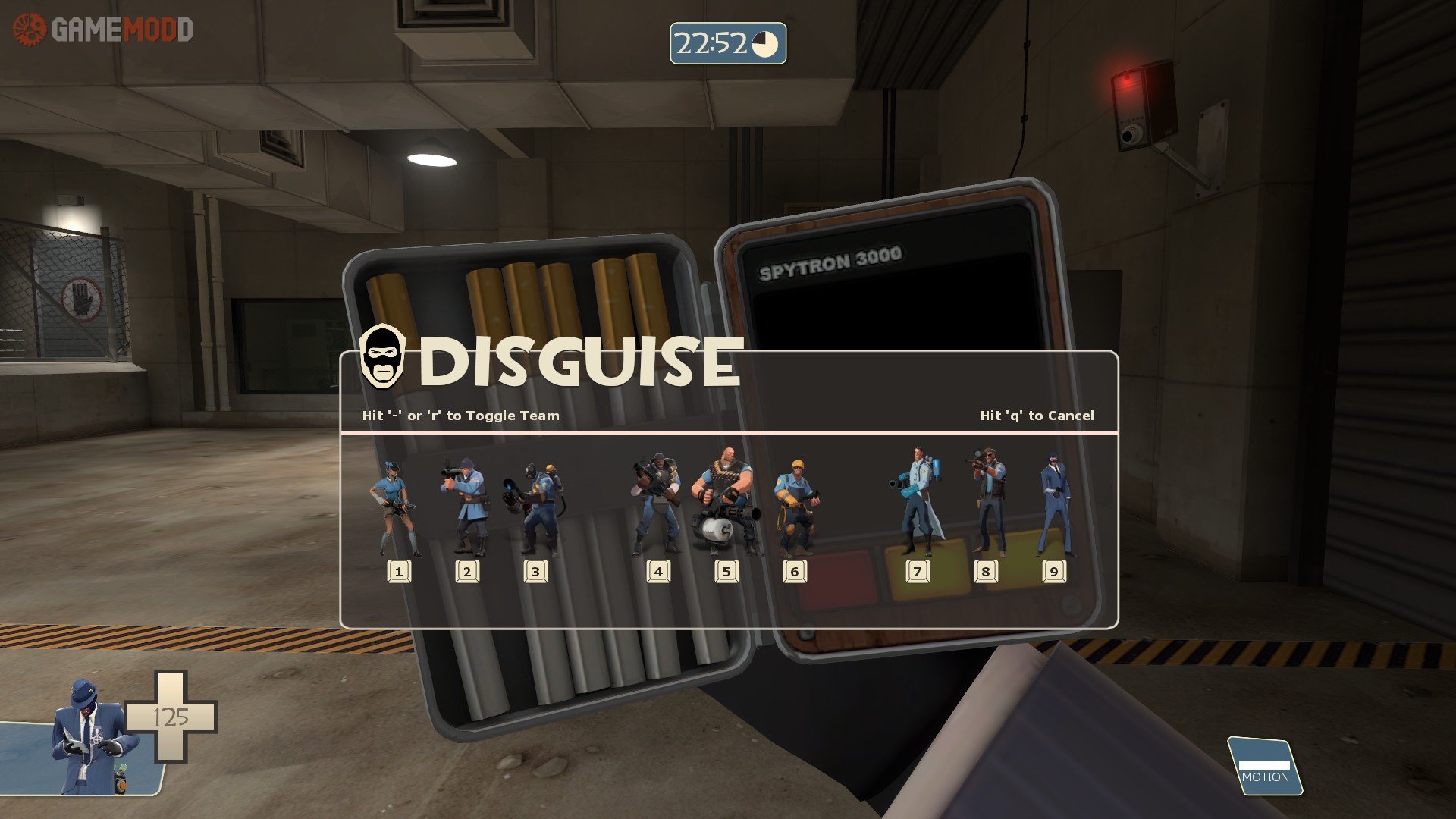Pick the Spy disguise in blue suit
The image size is (1456, 819).
pyautogui.click(x=1054, y=504)
